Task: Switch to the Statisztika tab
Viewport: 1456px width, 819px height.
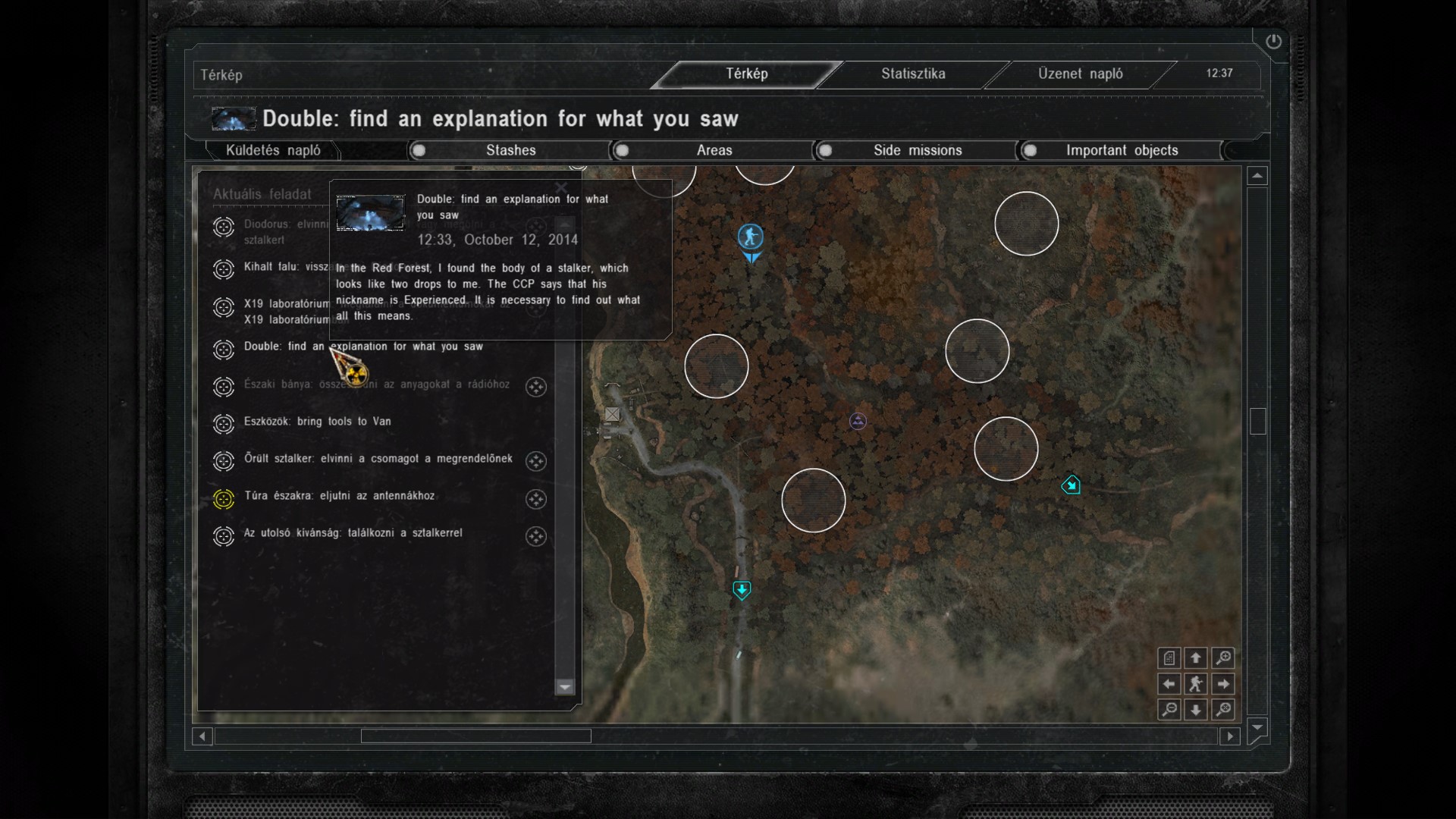Action: point(912,74)
